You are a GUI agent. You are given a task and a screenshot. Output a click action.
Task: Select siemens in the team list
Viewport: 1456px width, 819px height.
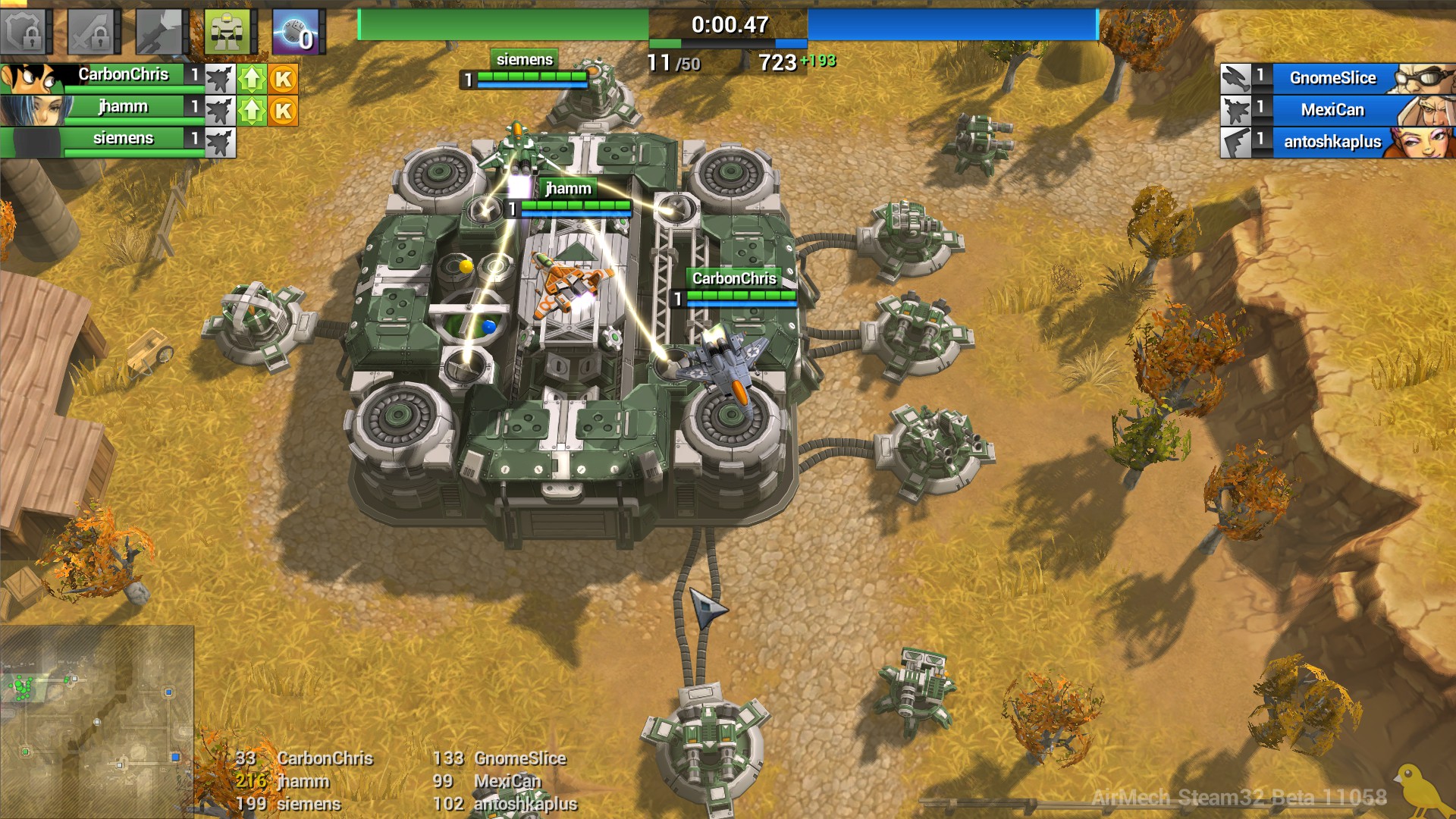(x=123, y=139)
